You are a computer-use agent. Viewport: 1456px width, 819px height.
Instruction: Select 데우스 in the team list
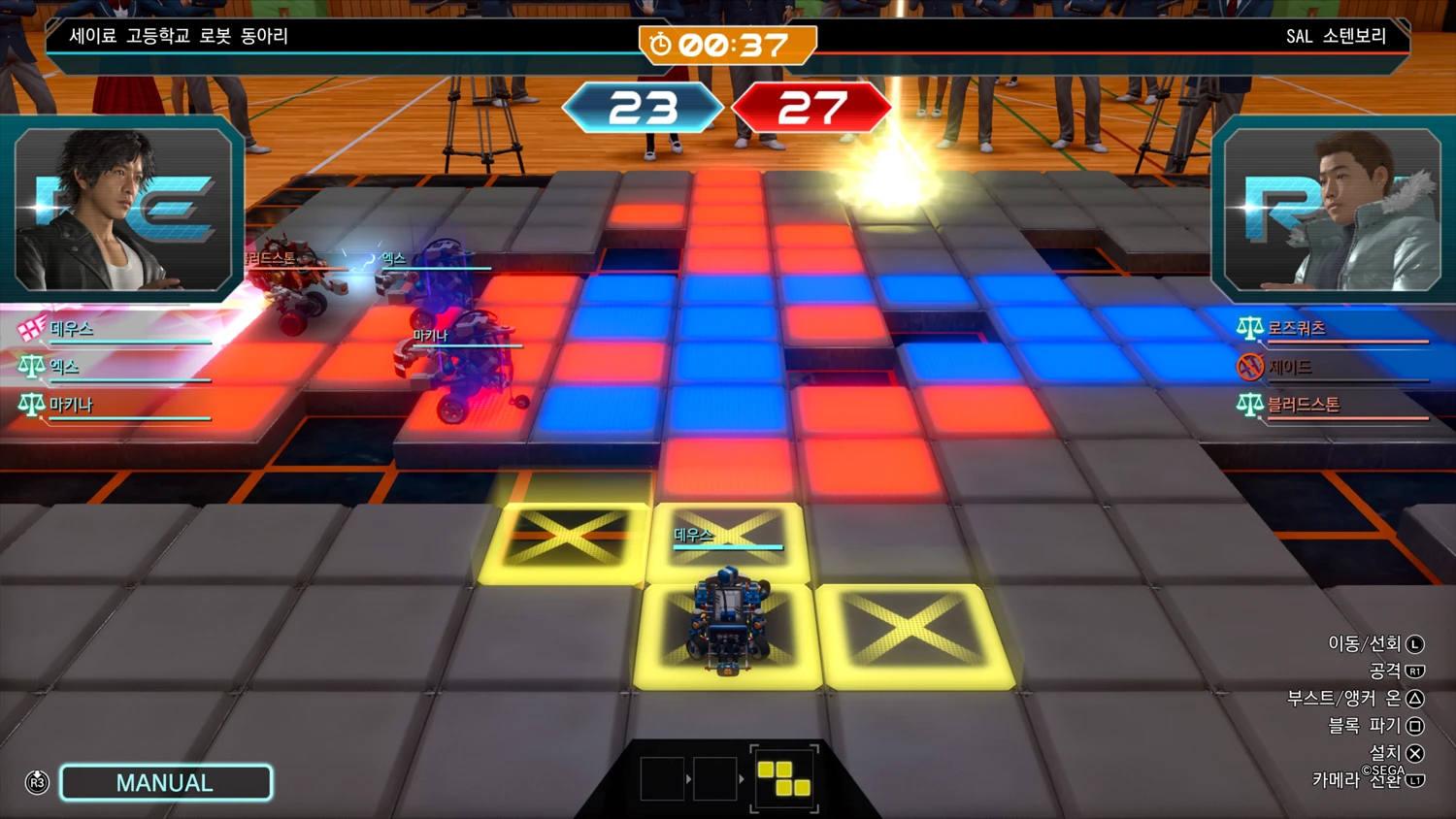(x=72, y=329)
